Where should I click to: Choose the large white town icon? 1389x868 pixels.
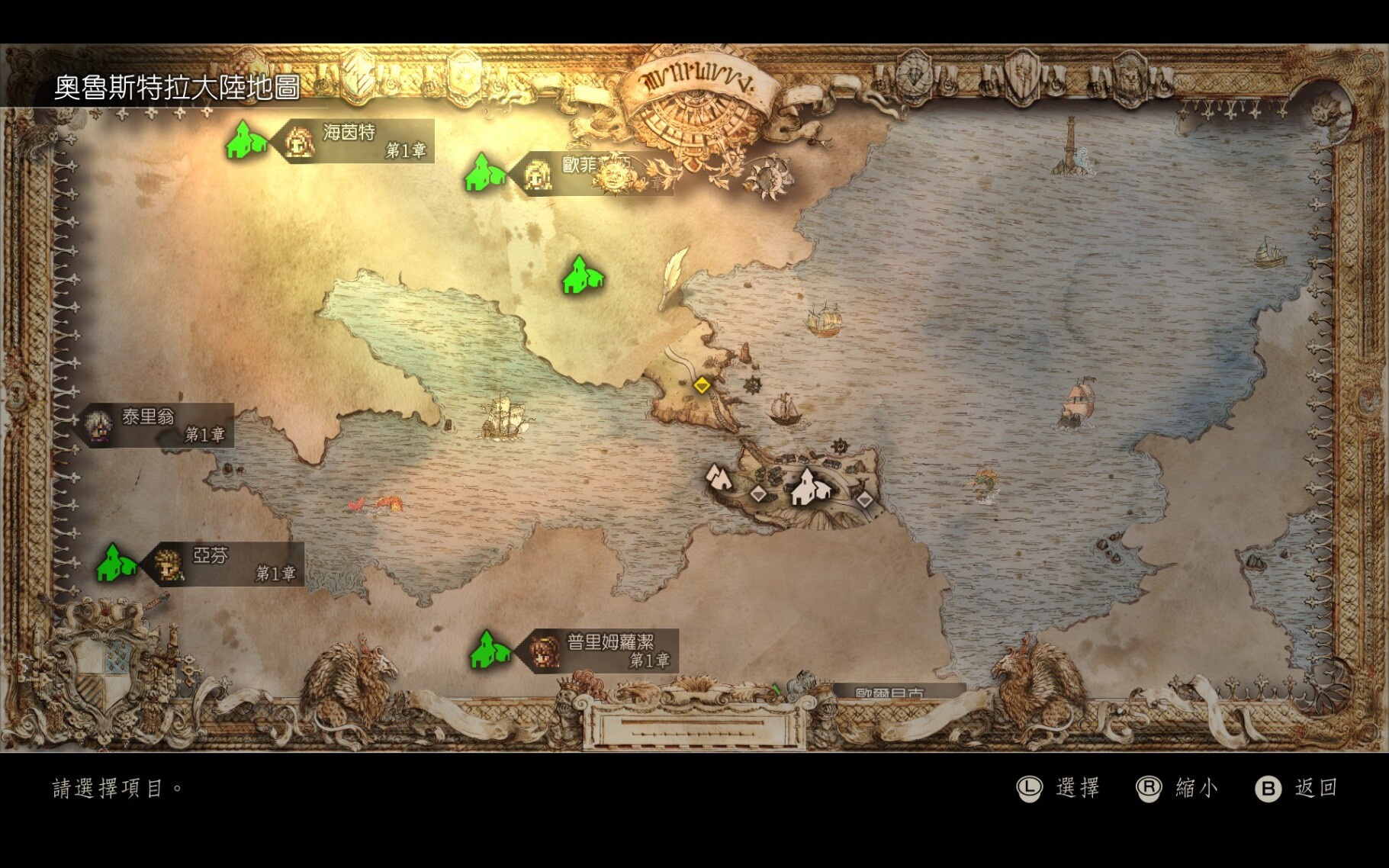point(809,488)
